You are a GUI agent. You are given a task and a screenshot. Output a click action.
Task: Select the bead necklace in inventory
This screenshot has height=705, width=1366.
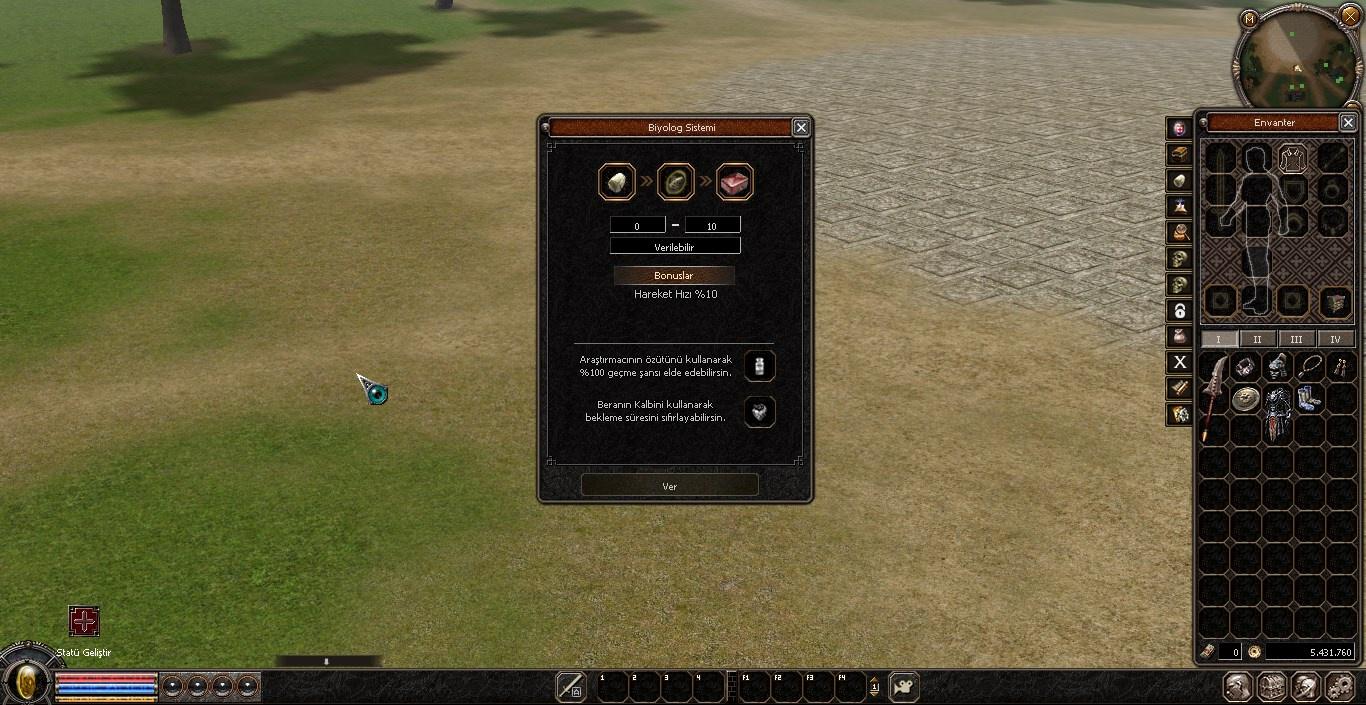tap(1309, 367)
